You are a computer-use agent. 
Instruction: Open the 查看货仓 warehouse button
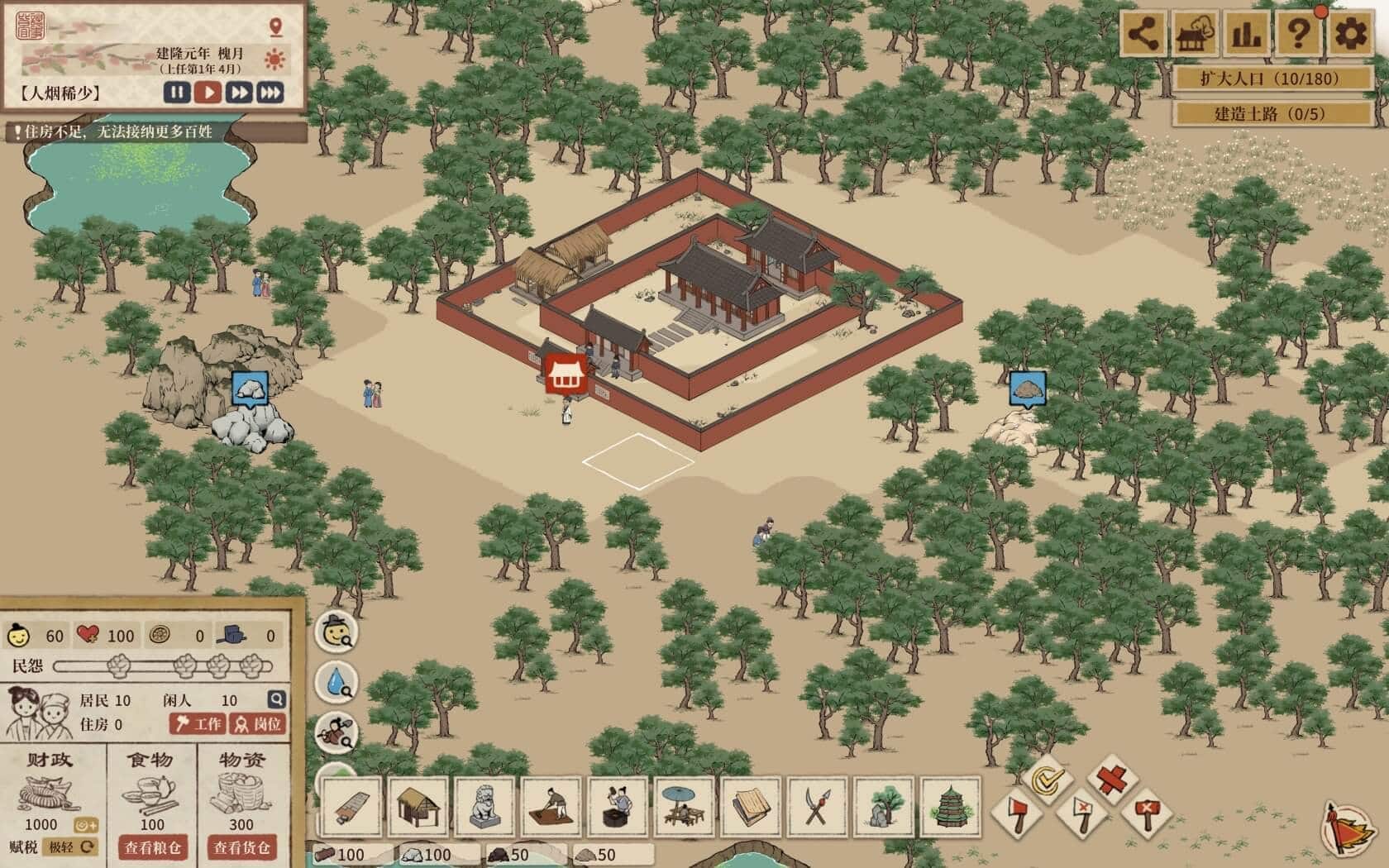coord(241,847)
